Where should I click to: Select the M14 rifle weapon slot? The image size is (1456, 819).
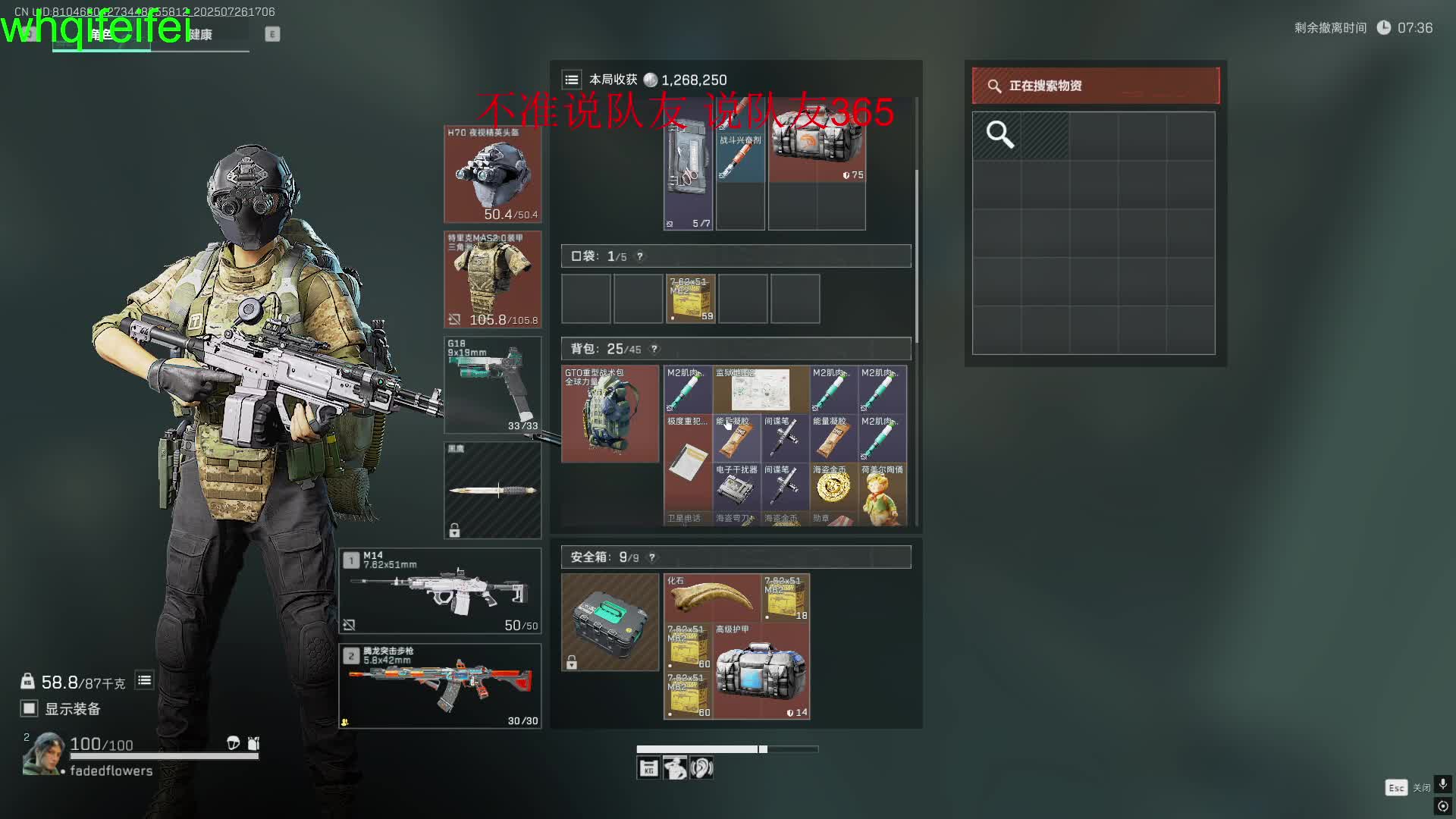(x=440, y=591)
